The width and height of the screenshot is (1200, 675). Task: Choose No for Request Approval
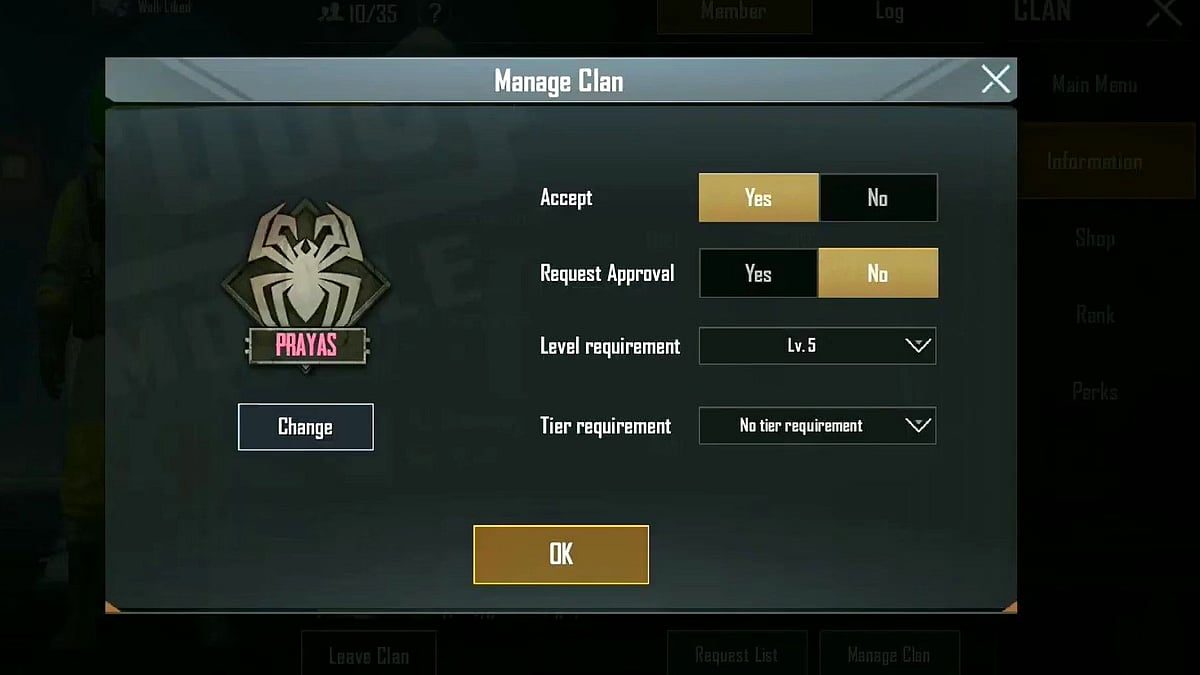[x=878, y=274]
